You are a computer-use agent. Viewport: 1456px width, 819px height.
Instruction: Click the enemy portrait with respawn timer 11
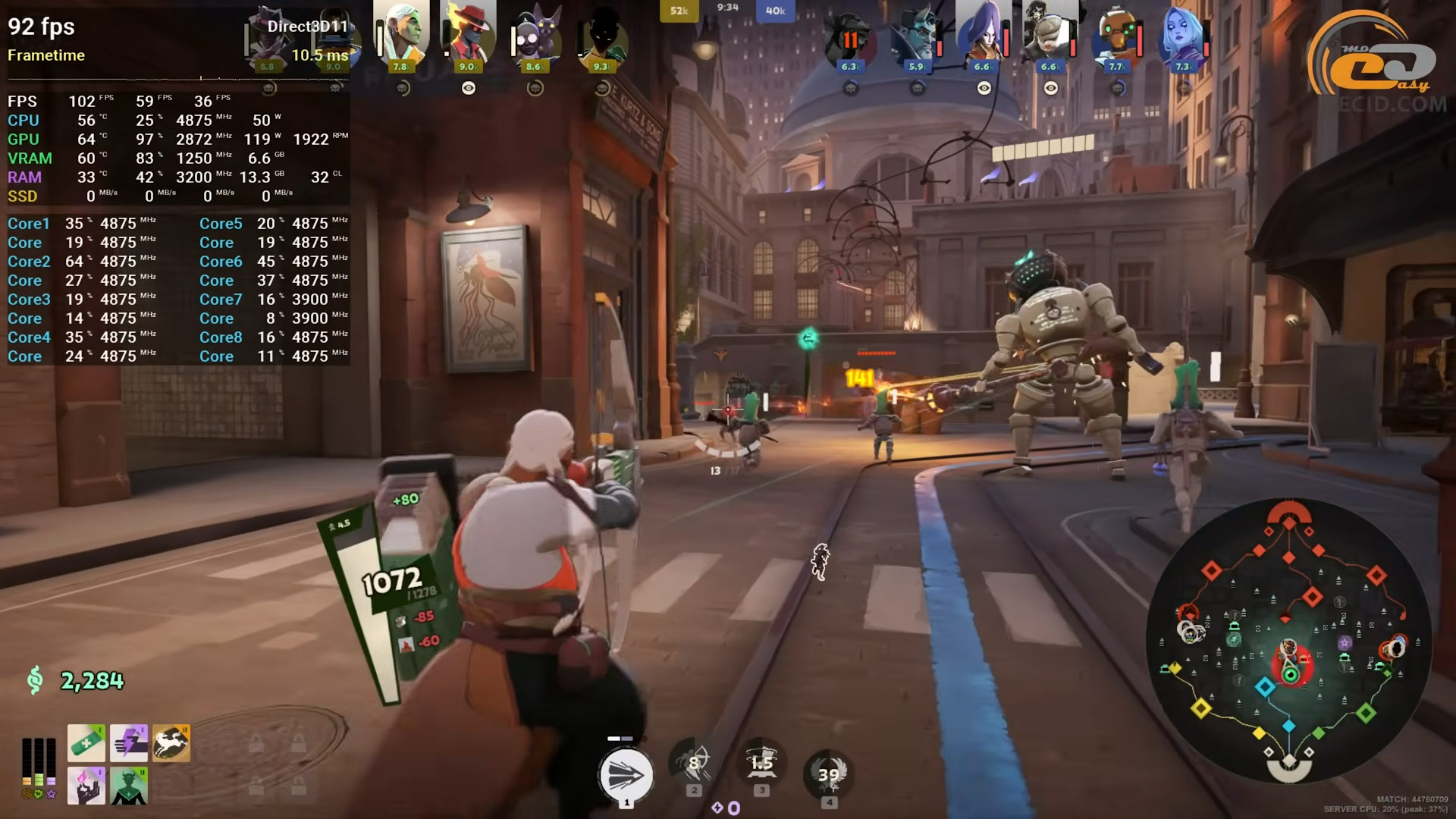[850, 36]
